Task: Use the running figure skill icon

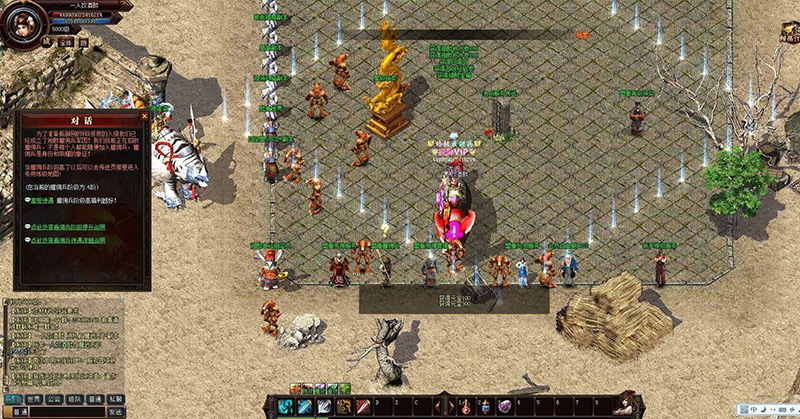Action: point(343,406)
